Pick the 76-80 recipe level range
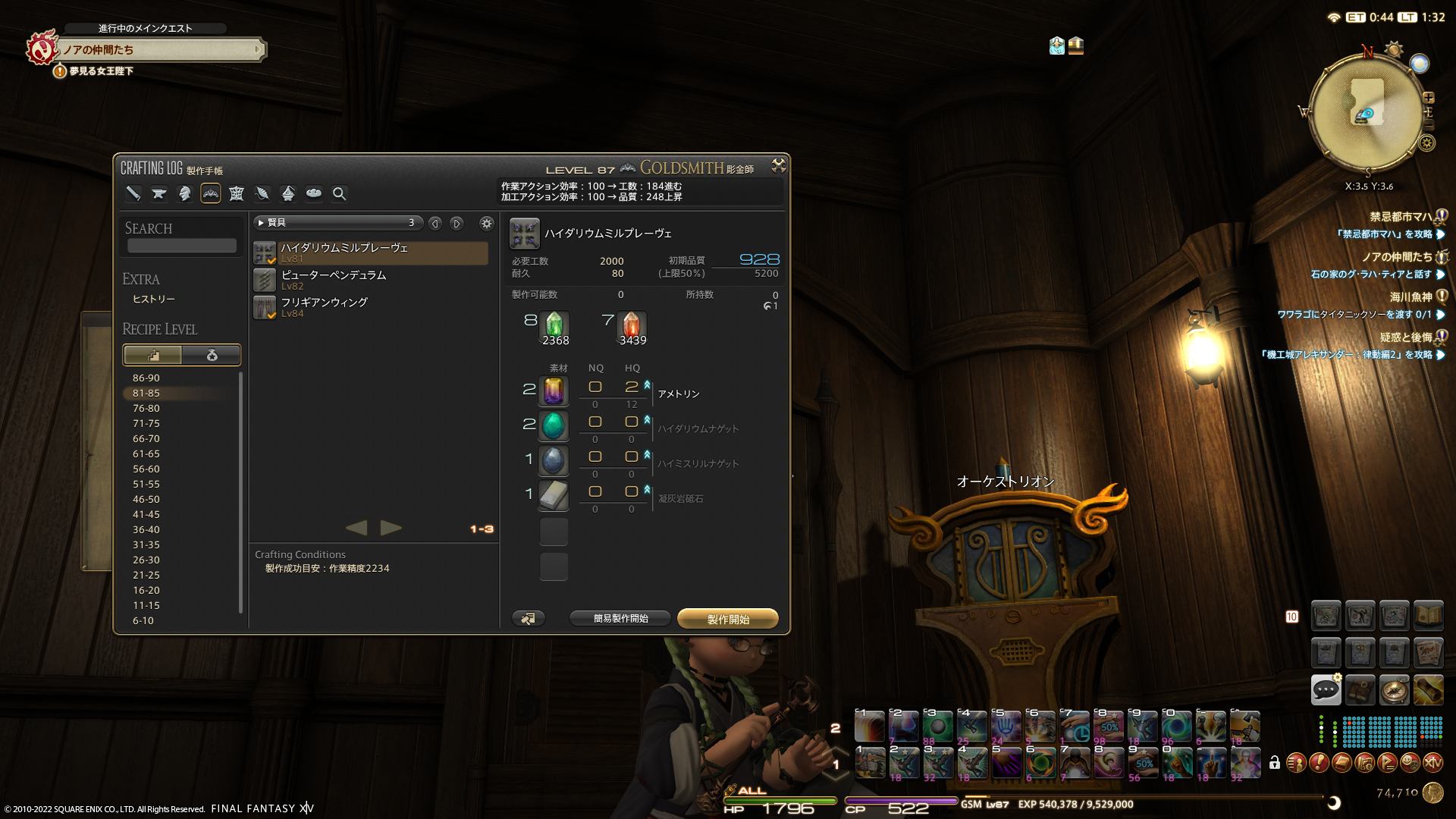 (146, 408)
